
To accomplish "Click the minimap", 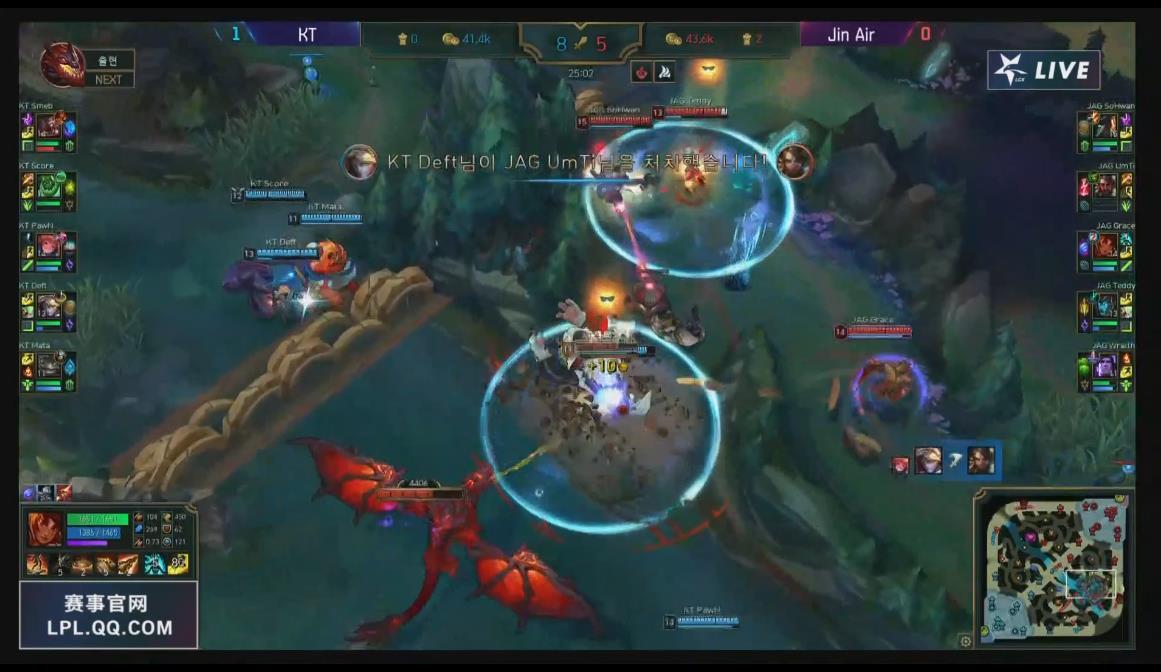I will (x=1054, y=569).
